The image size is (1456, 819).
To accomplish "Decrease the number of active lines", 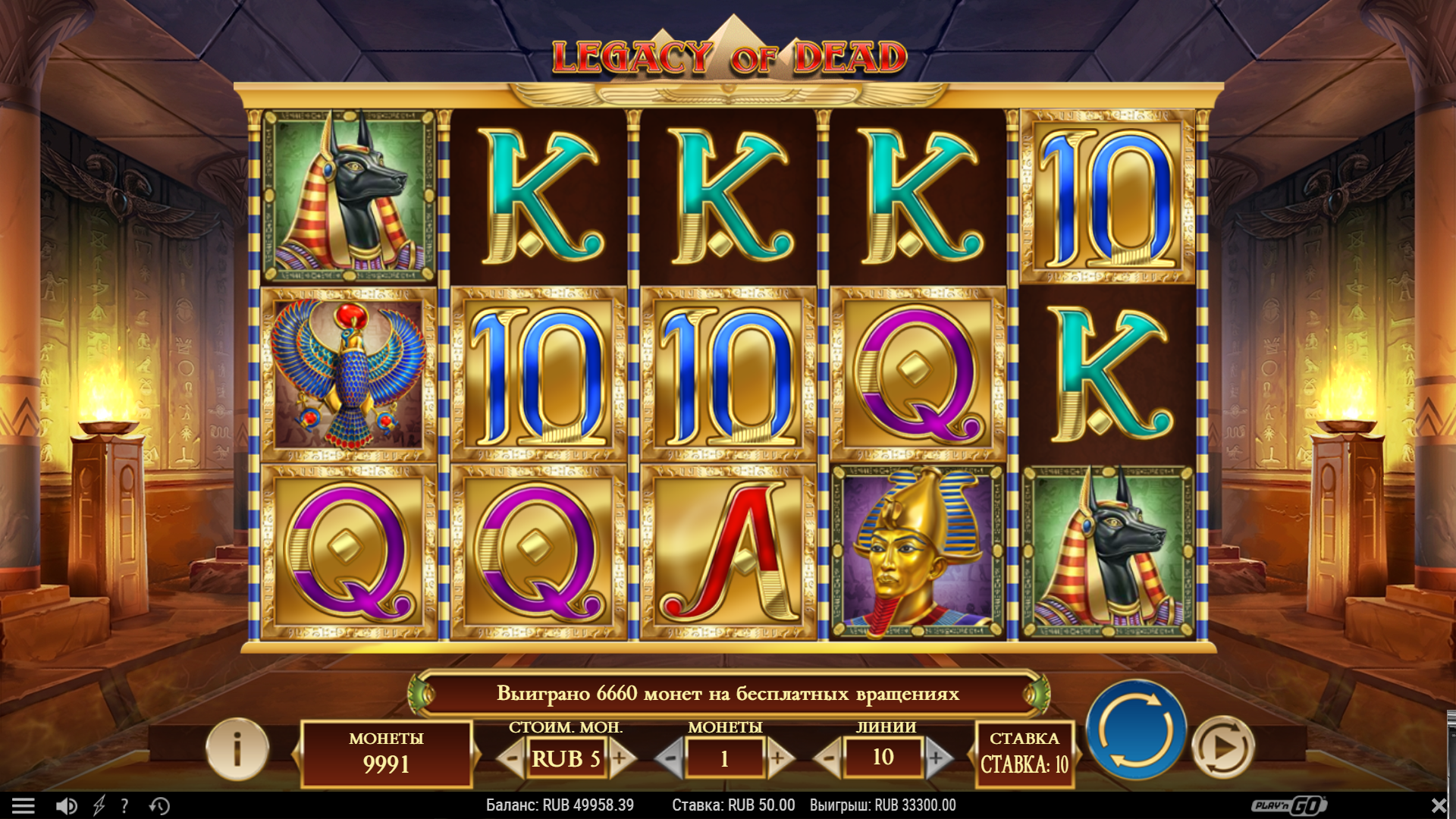I will coord(829,758).
